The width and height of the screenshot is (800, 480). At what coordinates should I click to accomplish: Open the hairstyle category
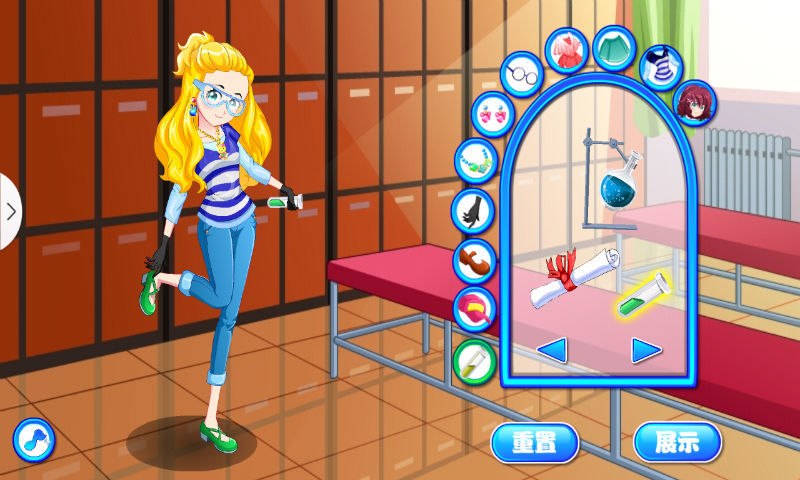(x=694, y=103)
